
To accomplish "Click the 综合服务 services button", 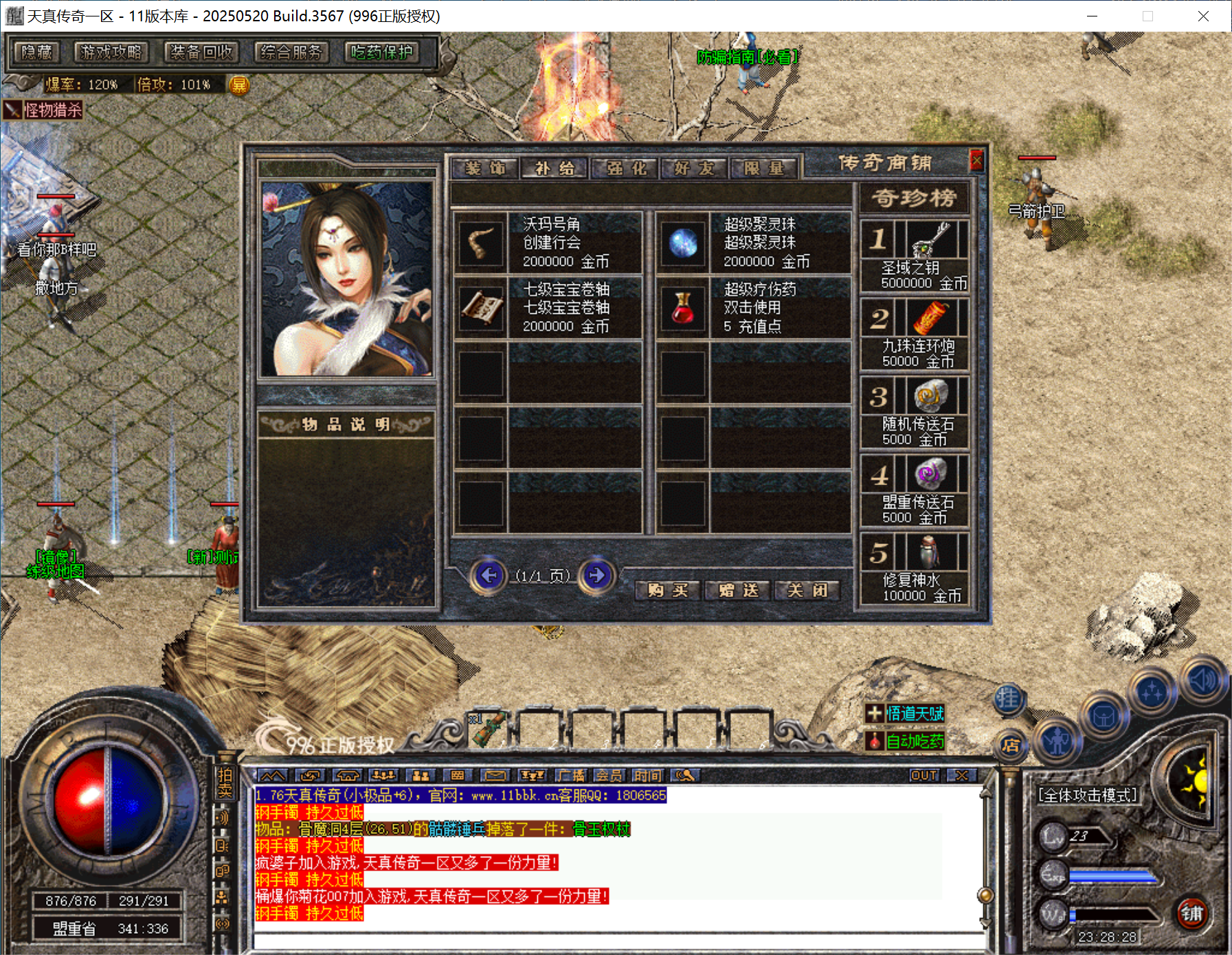I will pyautogui.click(x=291, y=52).
